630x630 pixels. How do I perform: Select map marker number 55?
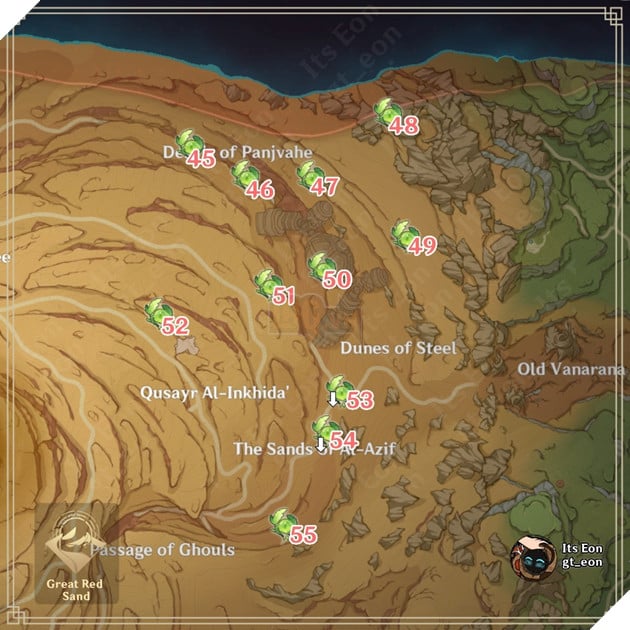coord(284,522)
